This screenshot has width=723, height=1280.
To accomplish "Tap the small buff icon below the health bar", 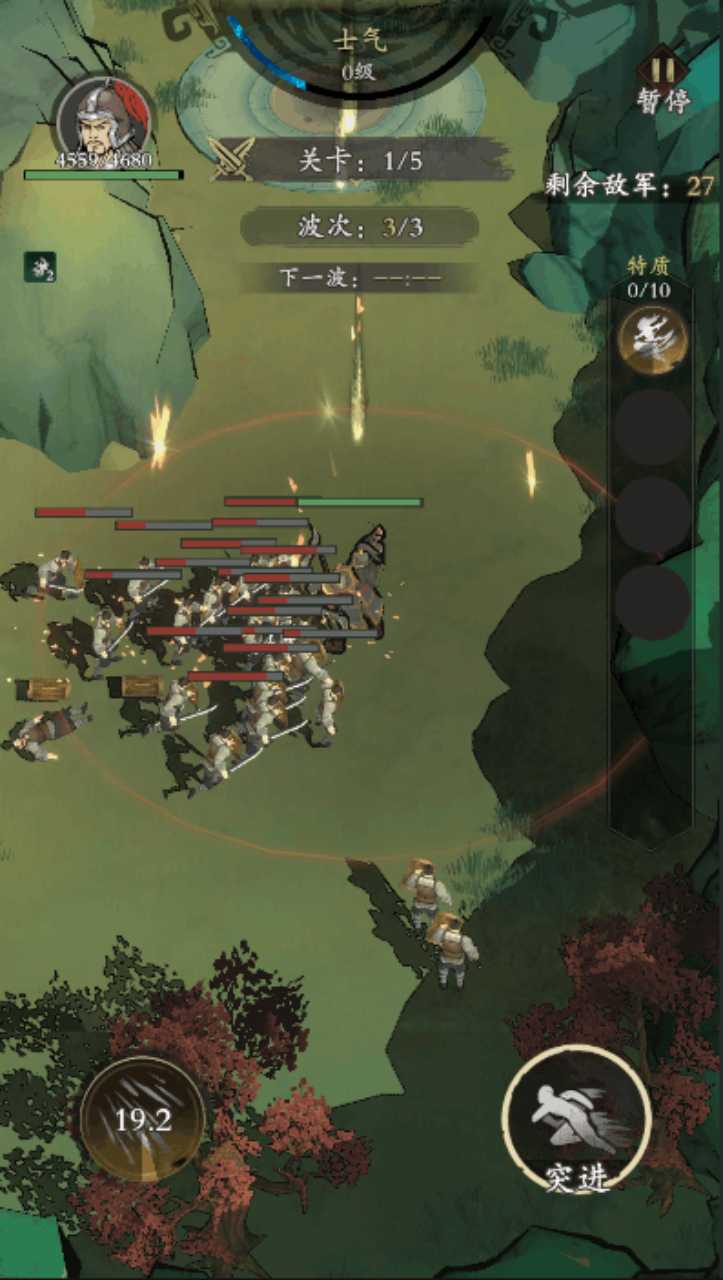I will click(x=40, y=267).
